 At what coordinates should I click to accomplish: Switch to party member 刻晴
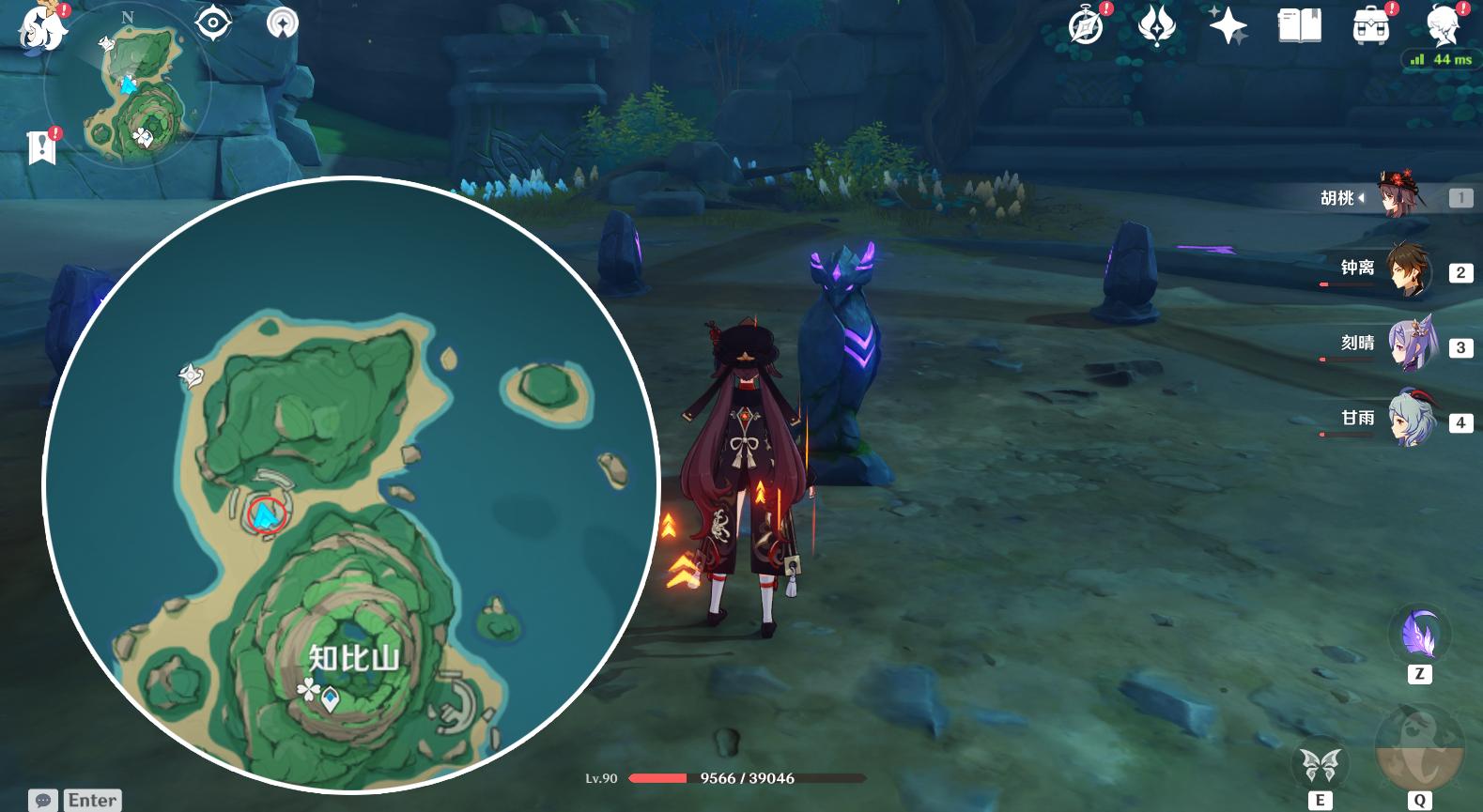click(1408, 346)
